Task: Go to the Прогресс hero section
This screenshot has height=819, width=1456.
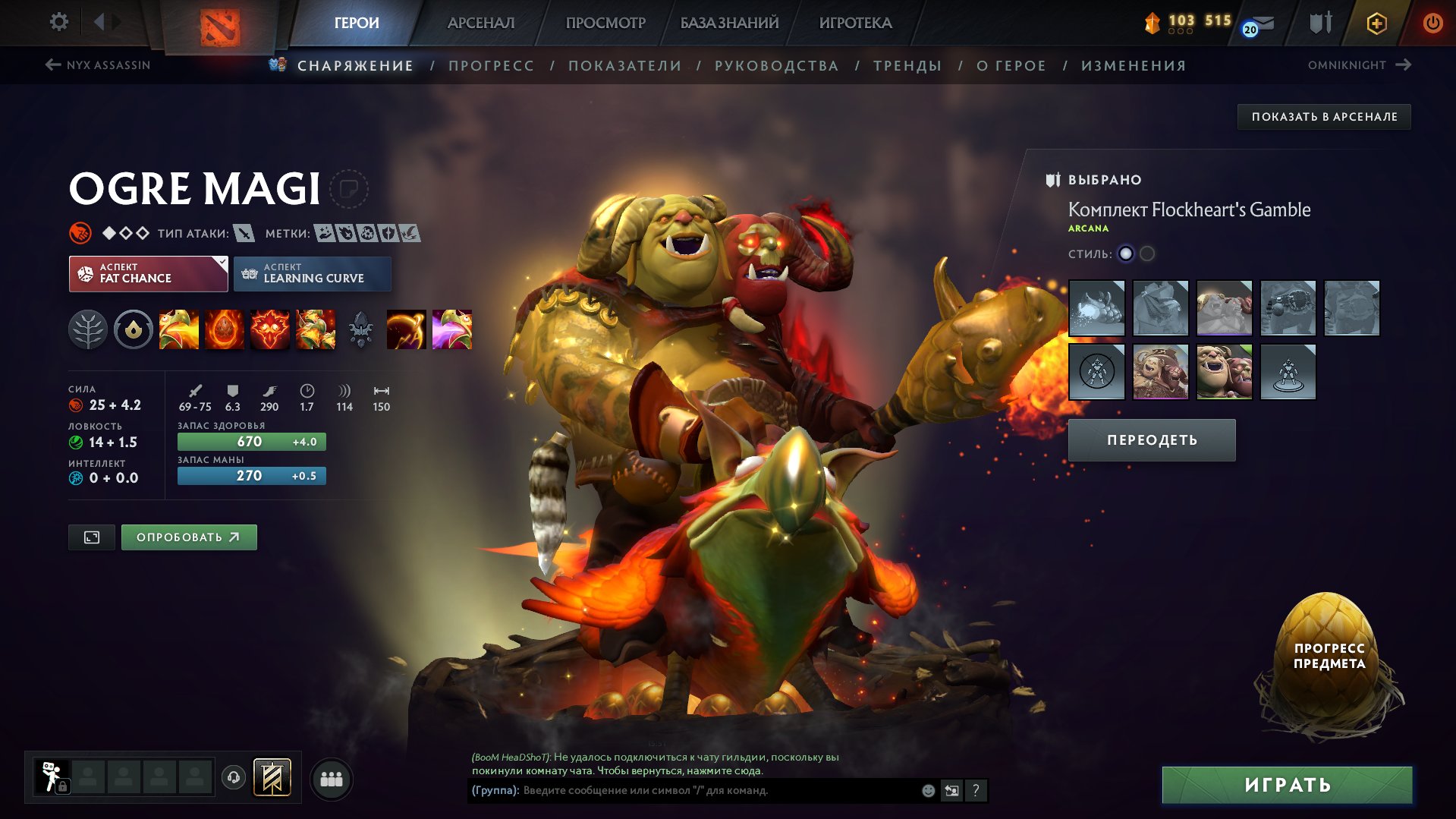Action: click(x=491, y=66)
